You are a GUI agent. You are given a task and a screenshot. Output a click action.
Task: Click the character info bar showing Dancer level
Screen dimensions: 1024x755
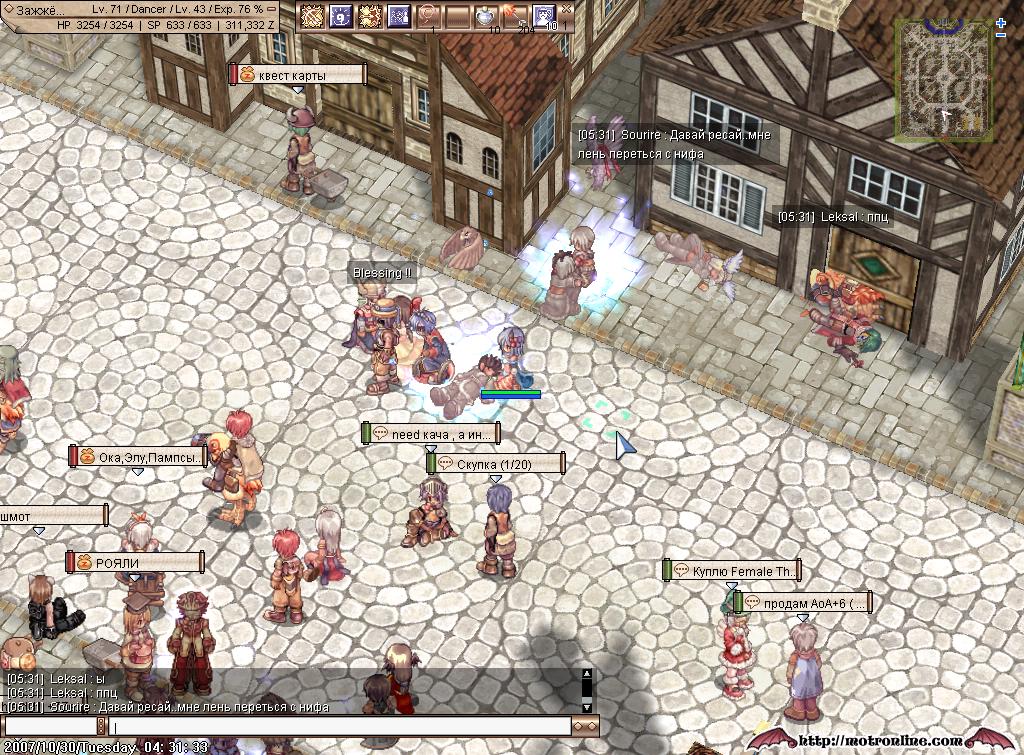pyautogui.click(x=150, y=9)
